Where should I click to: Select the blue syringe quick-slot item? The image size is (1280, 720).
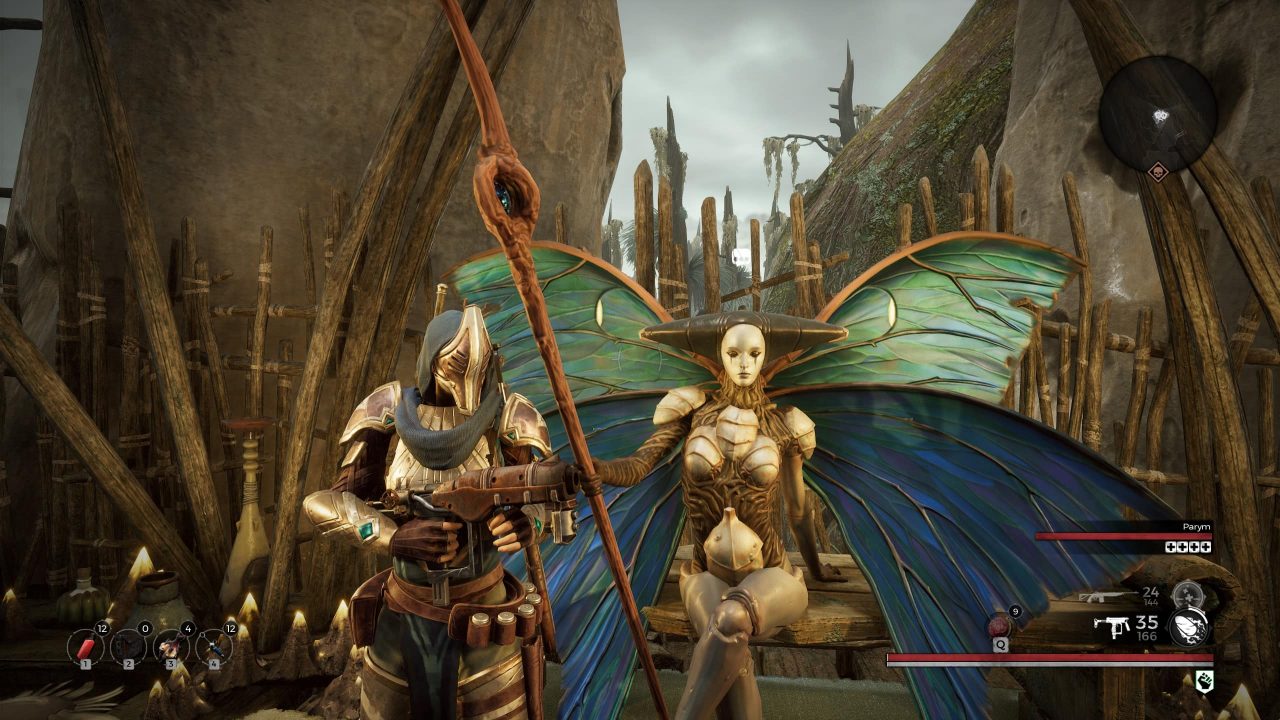tap(214, 647)
